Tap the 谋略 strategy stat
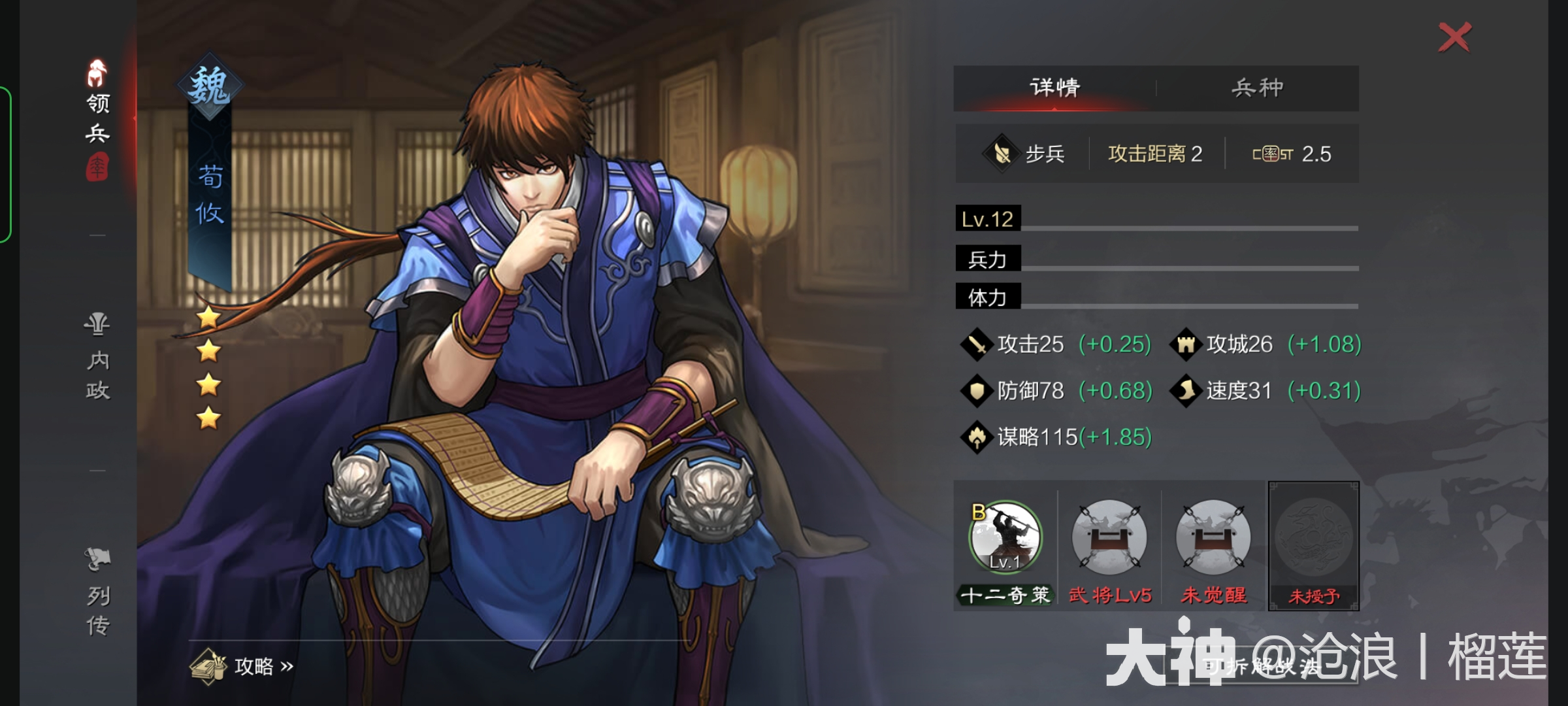Viewport: 1568px width, 706px height. pos(1037,437)
